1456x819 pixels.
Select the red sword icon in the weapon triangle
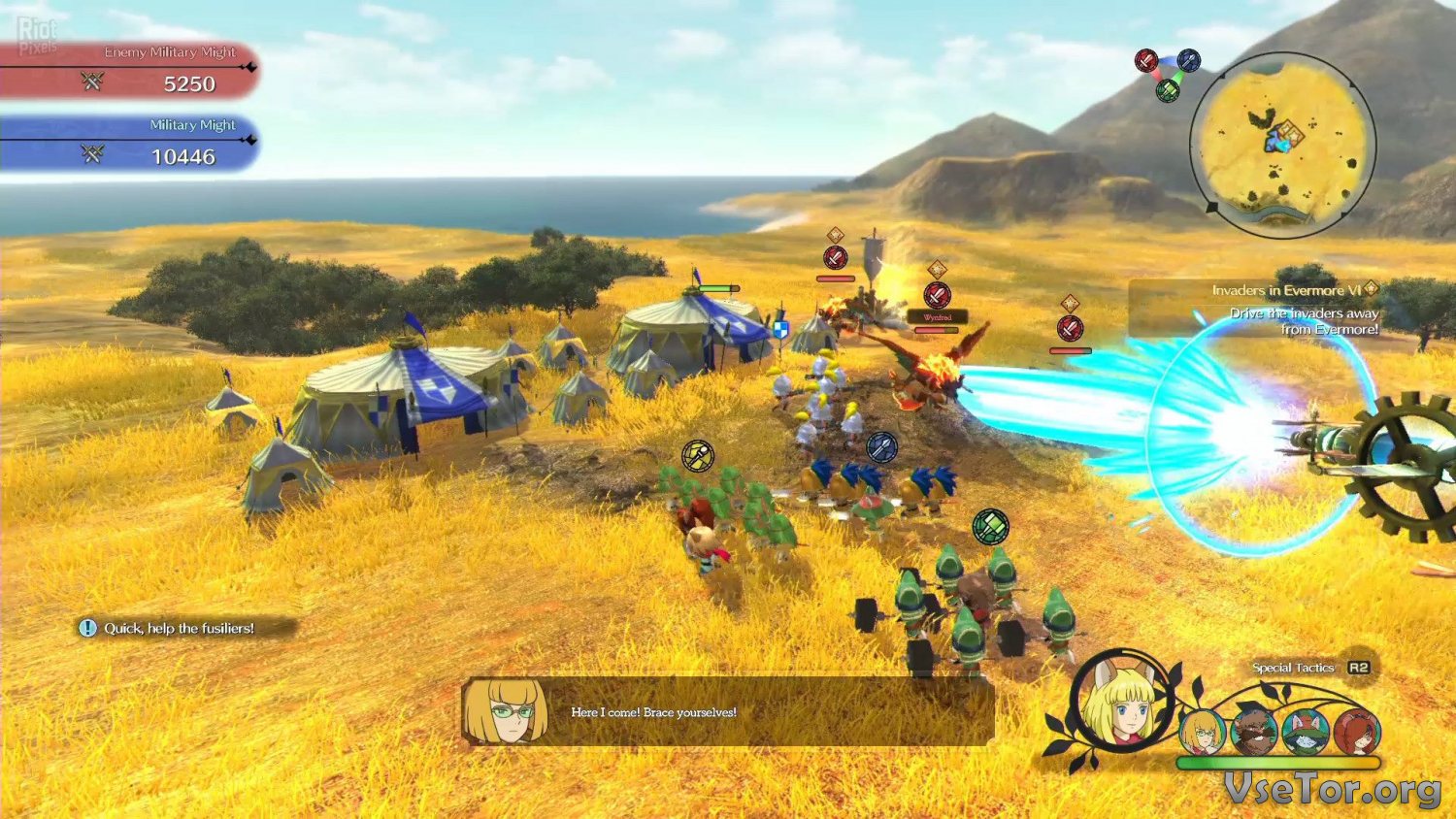(1146, 61)
